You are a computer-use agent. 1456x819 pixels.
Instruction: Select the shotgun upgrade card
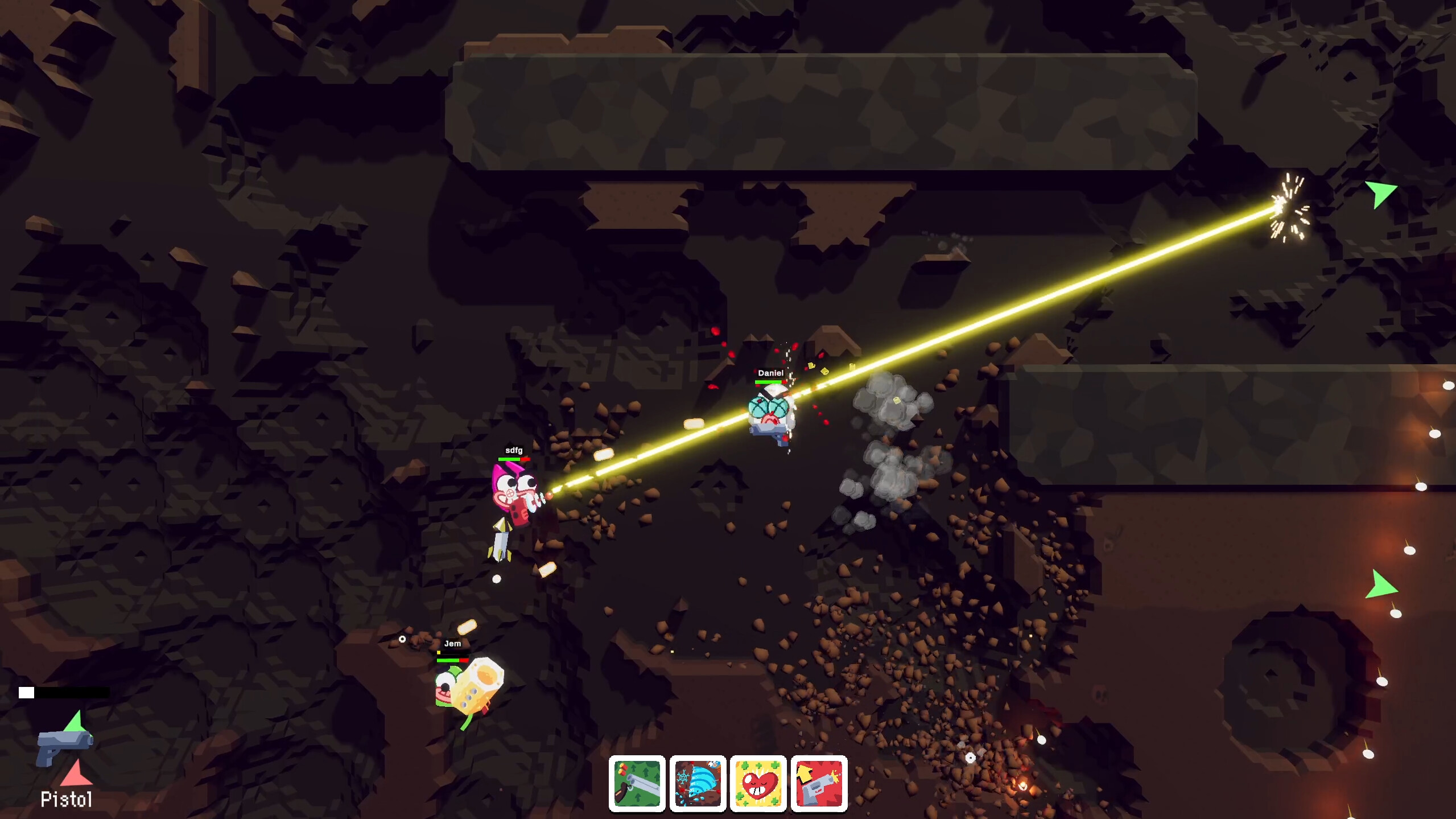click(637, 783)
